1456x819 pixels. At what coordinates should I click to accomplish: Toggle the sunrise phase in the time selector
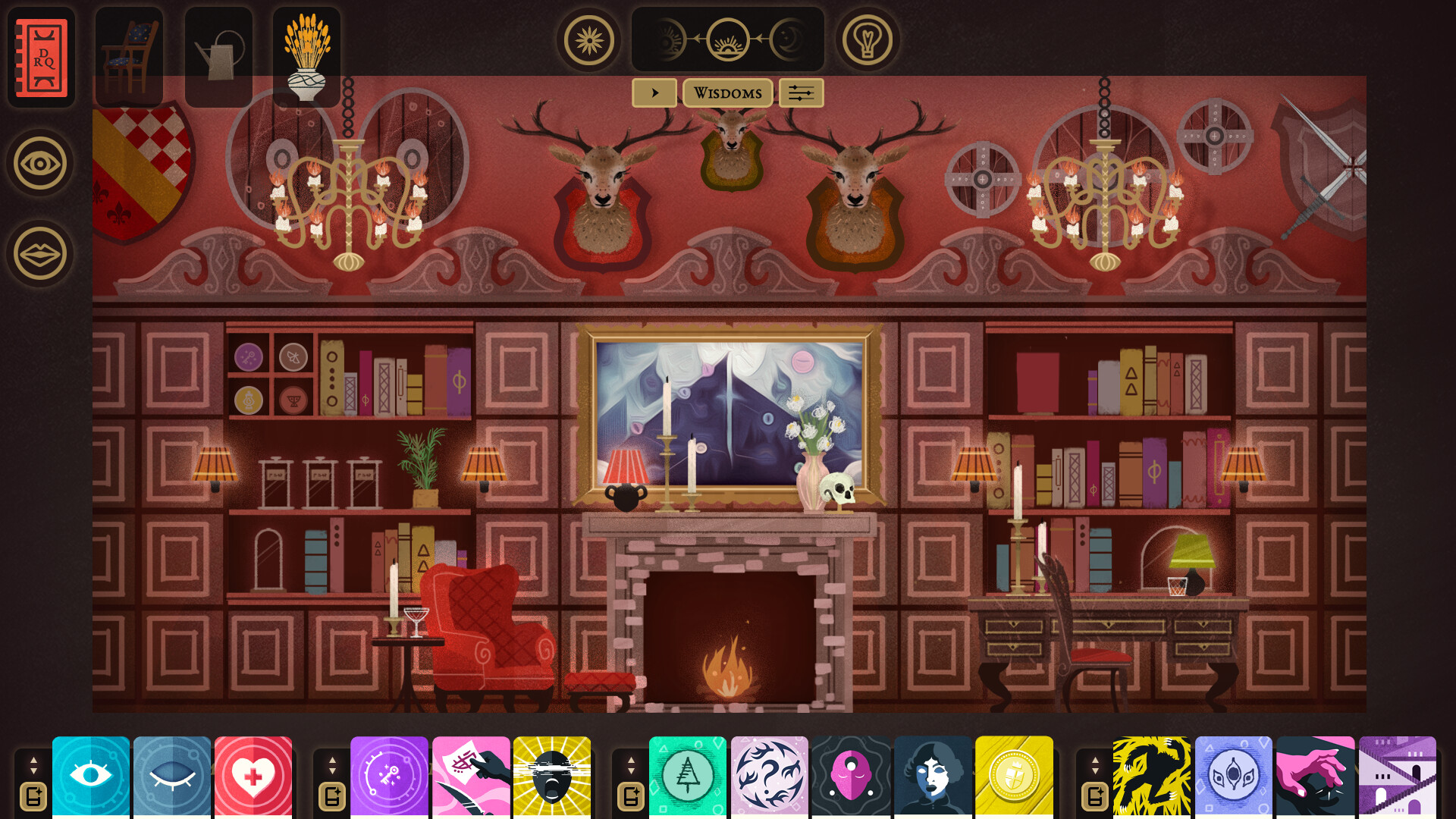coord(729,40)
